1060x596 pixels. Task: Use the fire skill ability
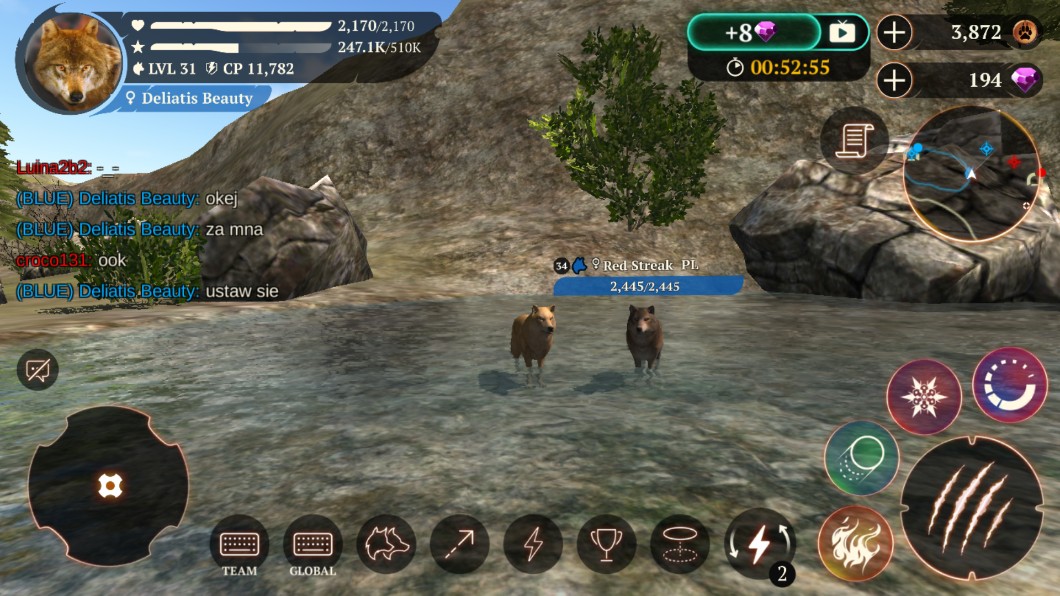pos(855,544)
